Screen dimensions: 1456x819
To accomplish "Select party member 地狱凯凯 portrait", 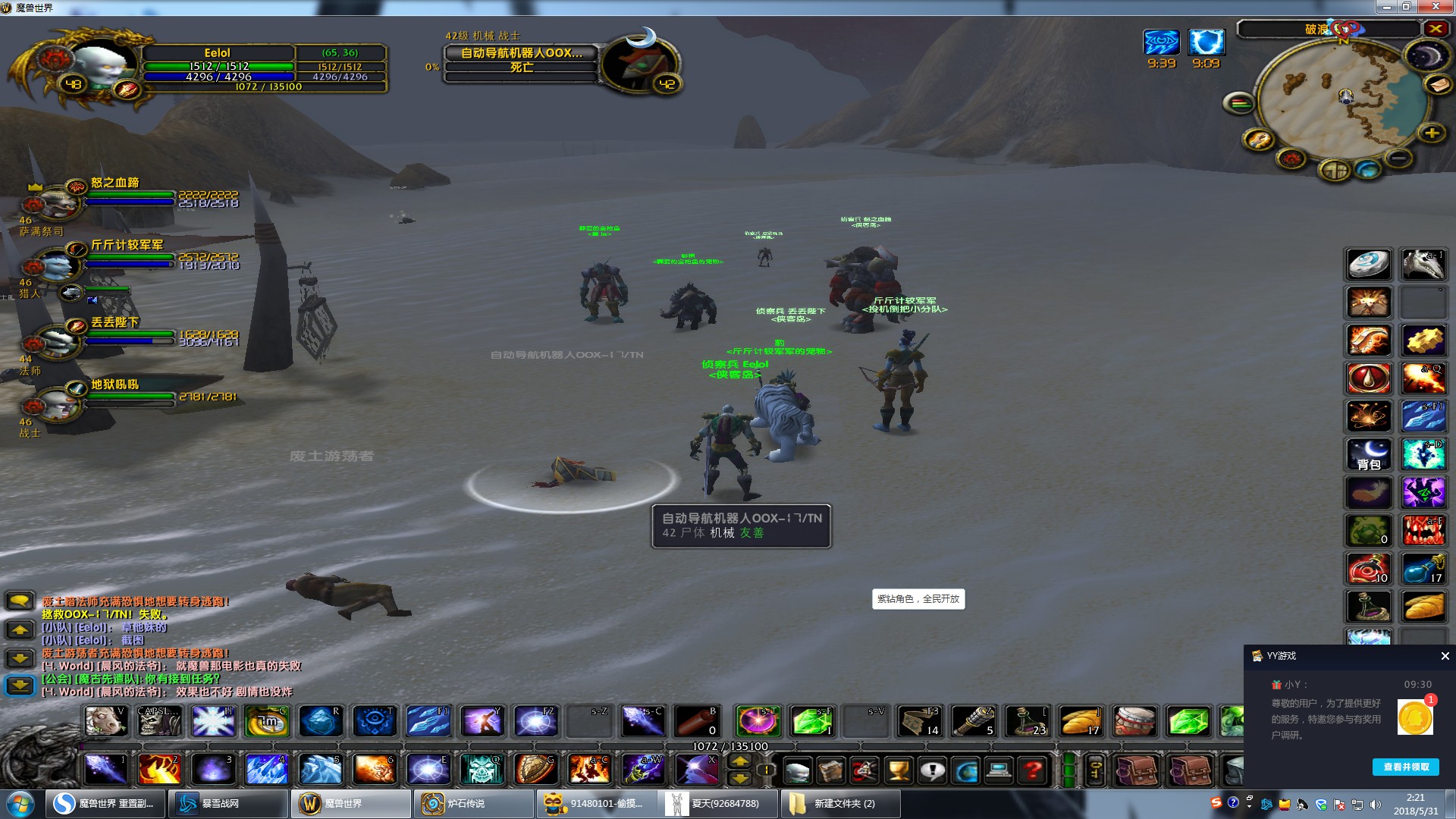I will 55,403.
